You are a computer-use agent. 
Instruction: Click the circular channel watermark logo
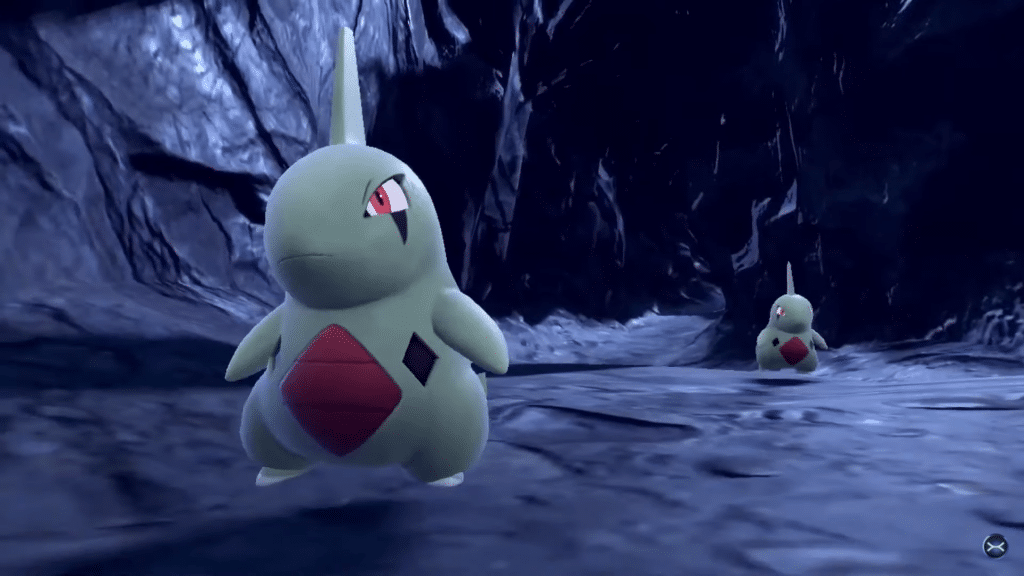994,545
